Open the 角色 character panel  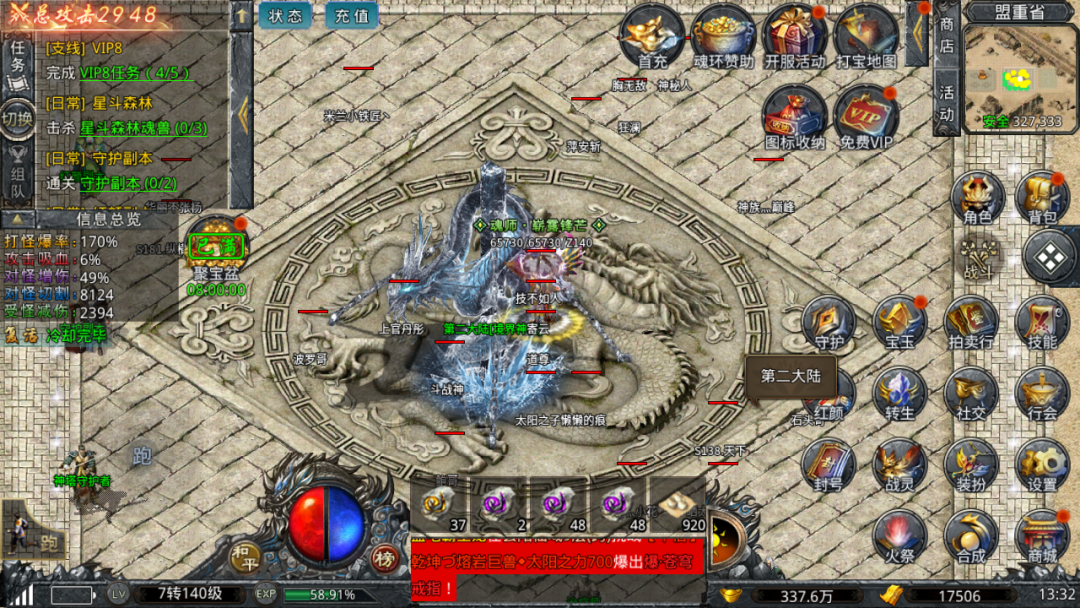[x=977, y=196]
